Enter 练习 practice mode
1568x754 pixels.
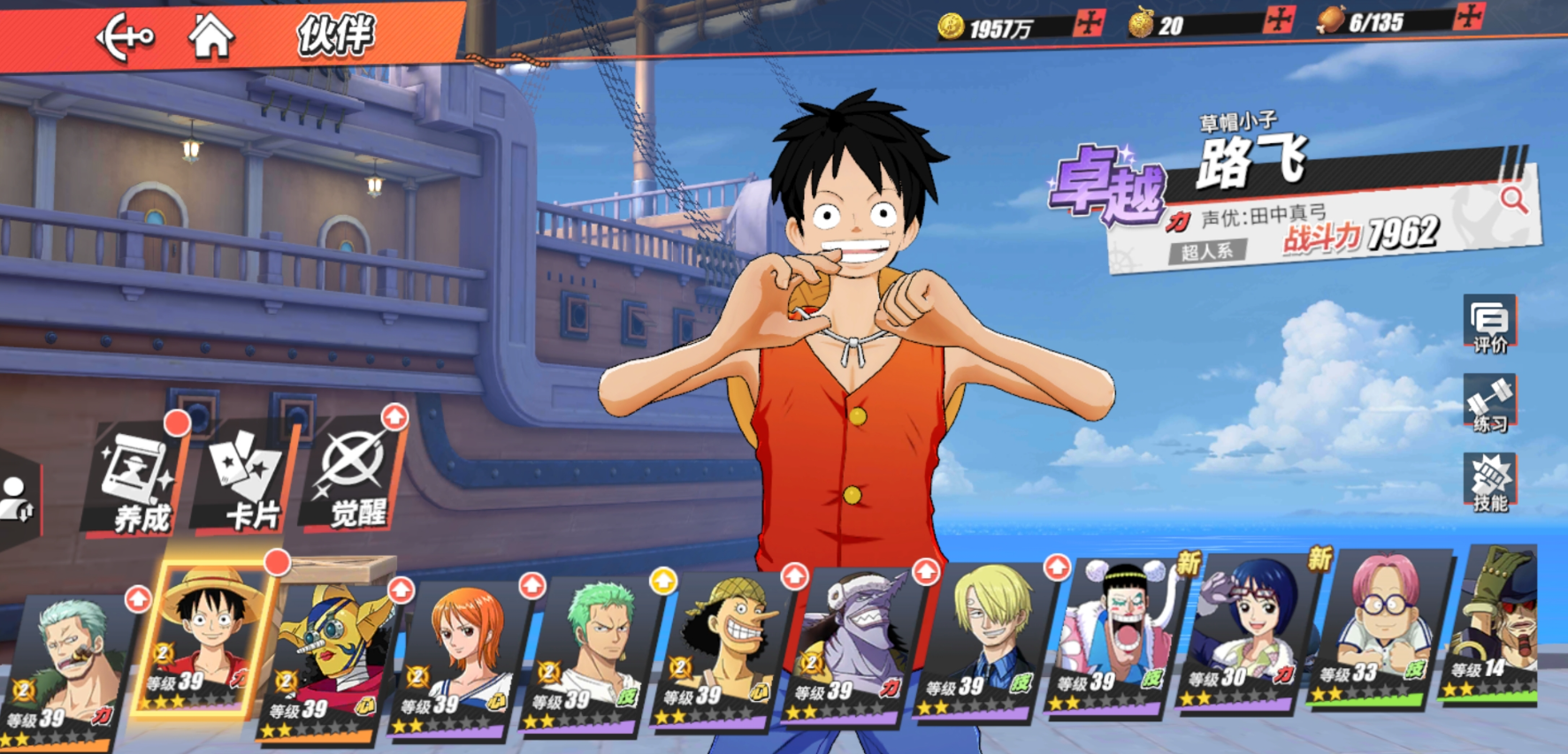click(1489, 403)
